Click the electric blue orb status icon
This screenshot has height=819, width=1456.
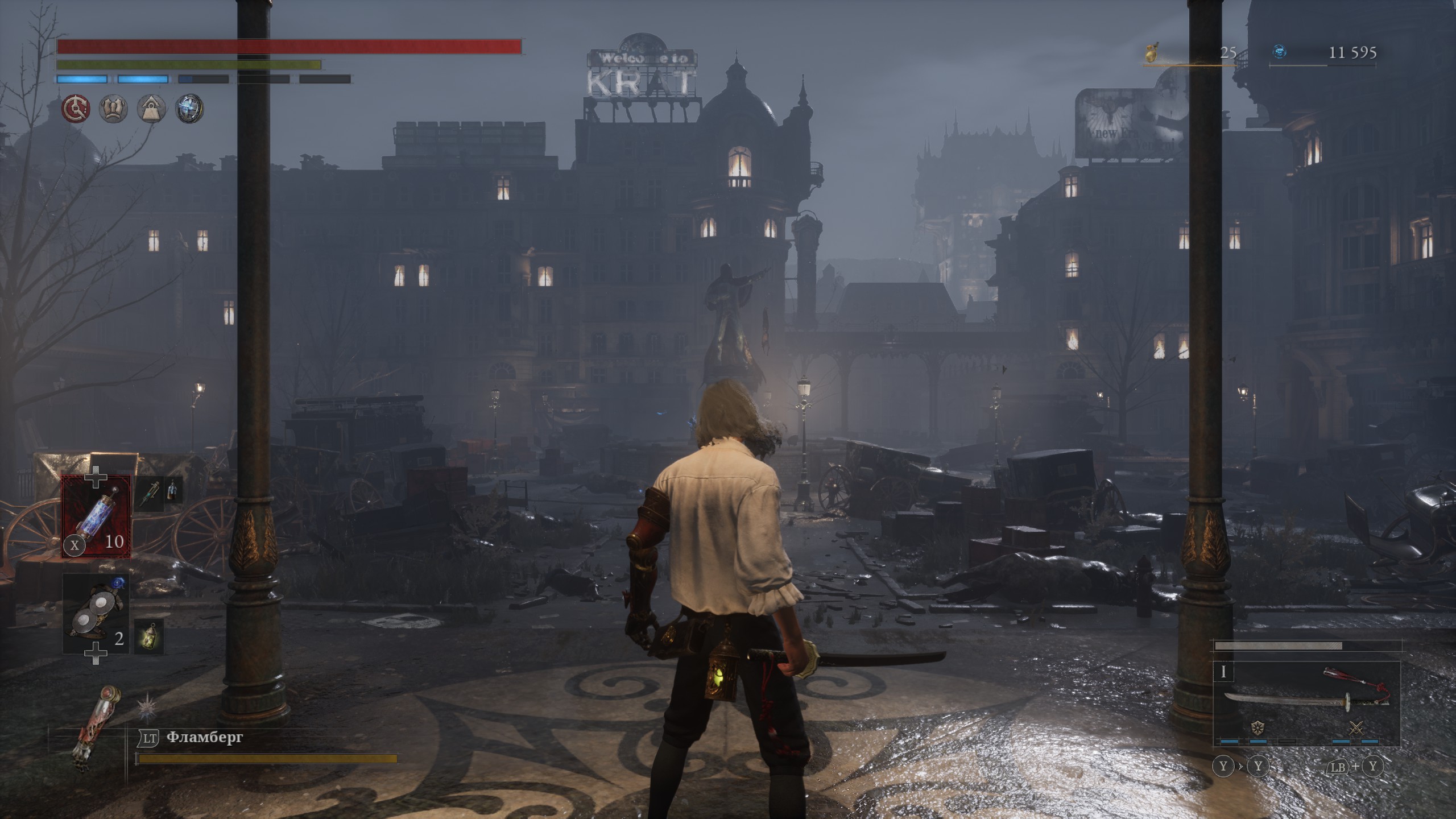[x=189, y=108]
